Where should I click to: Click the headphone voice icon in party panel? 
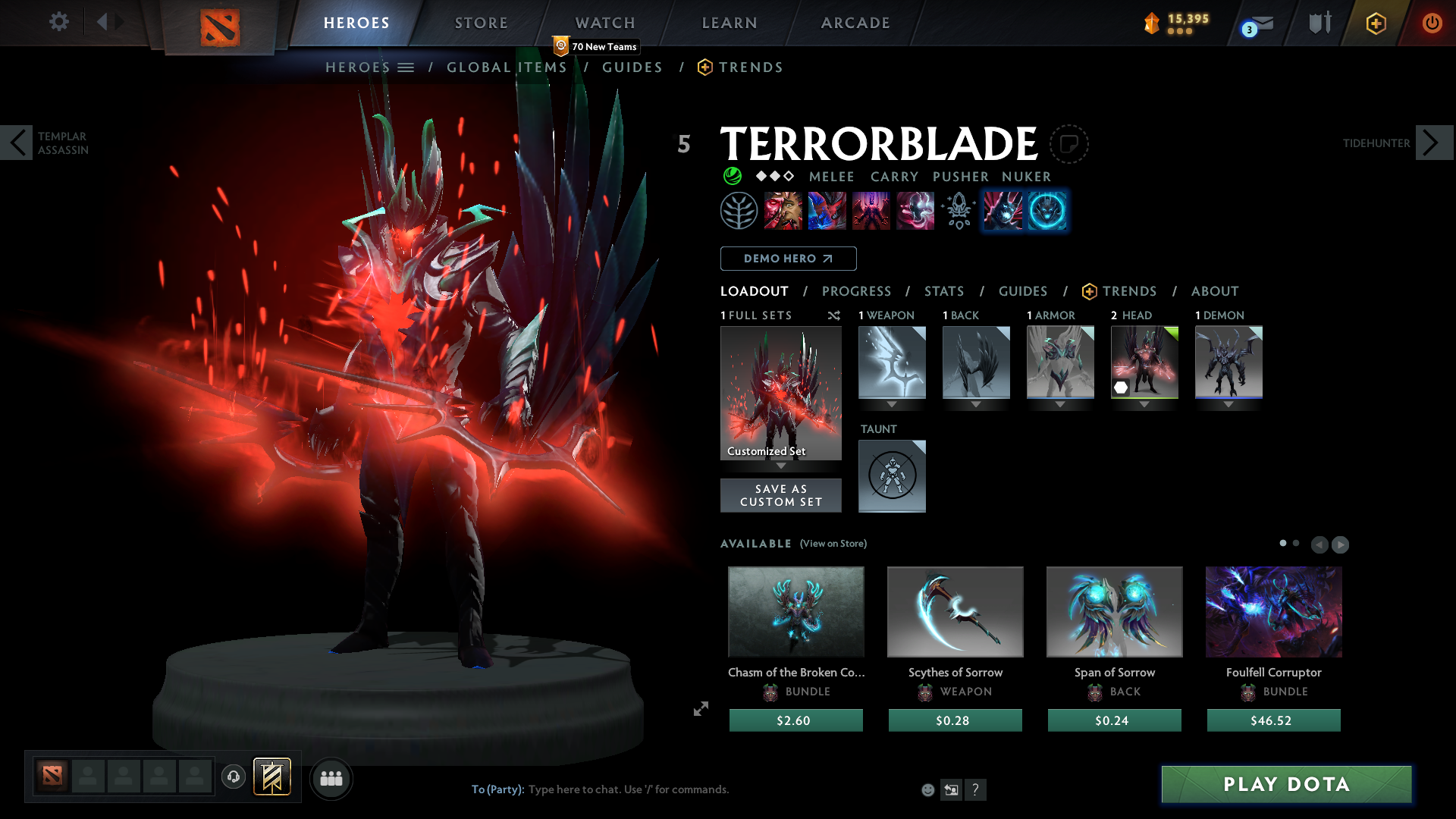(x=233, y=777)
